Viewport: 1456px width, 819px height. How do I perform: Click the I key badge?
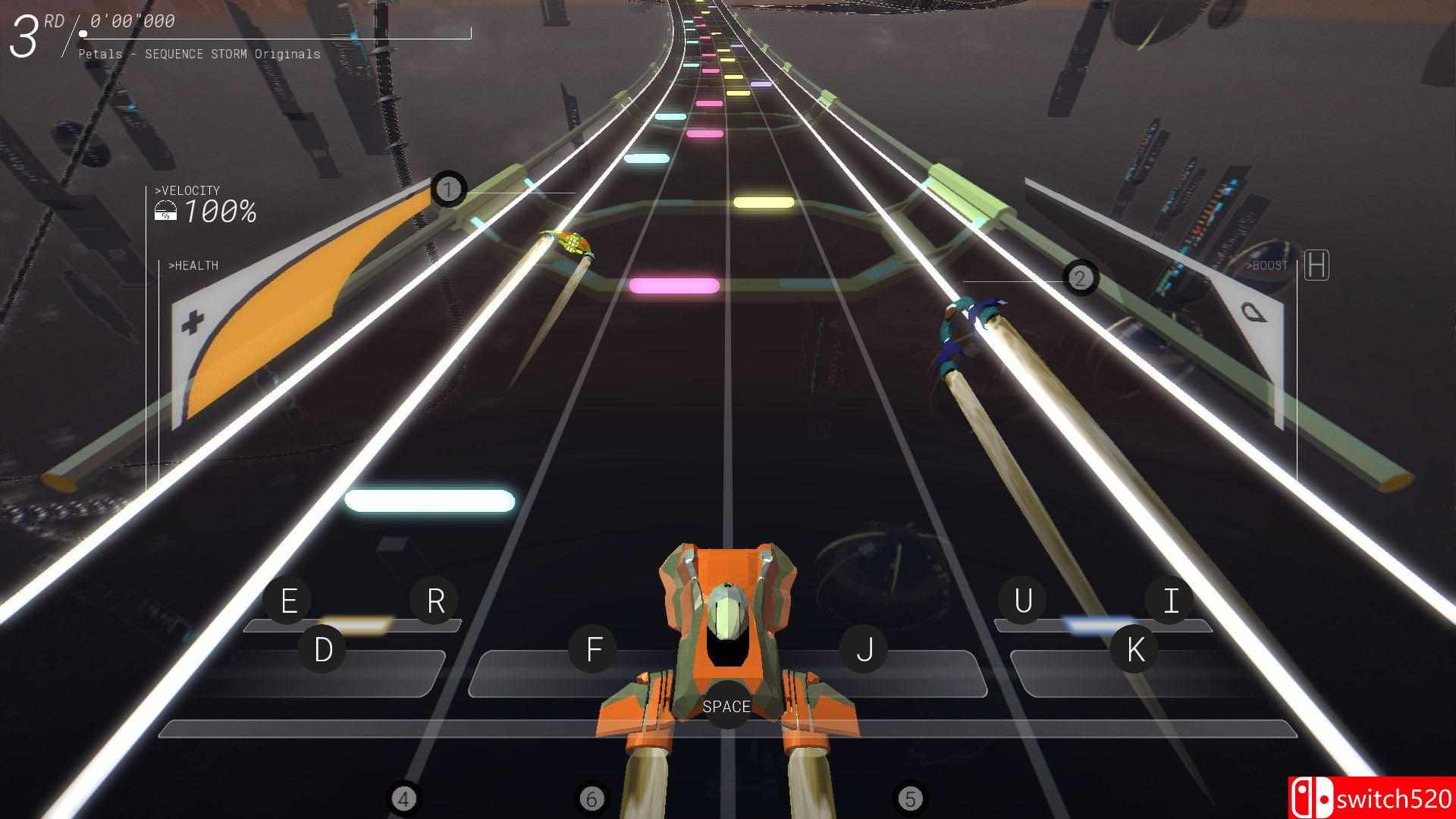click(x=1169, y=599)
